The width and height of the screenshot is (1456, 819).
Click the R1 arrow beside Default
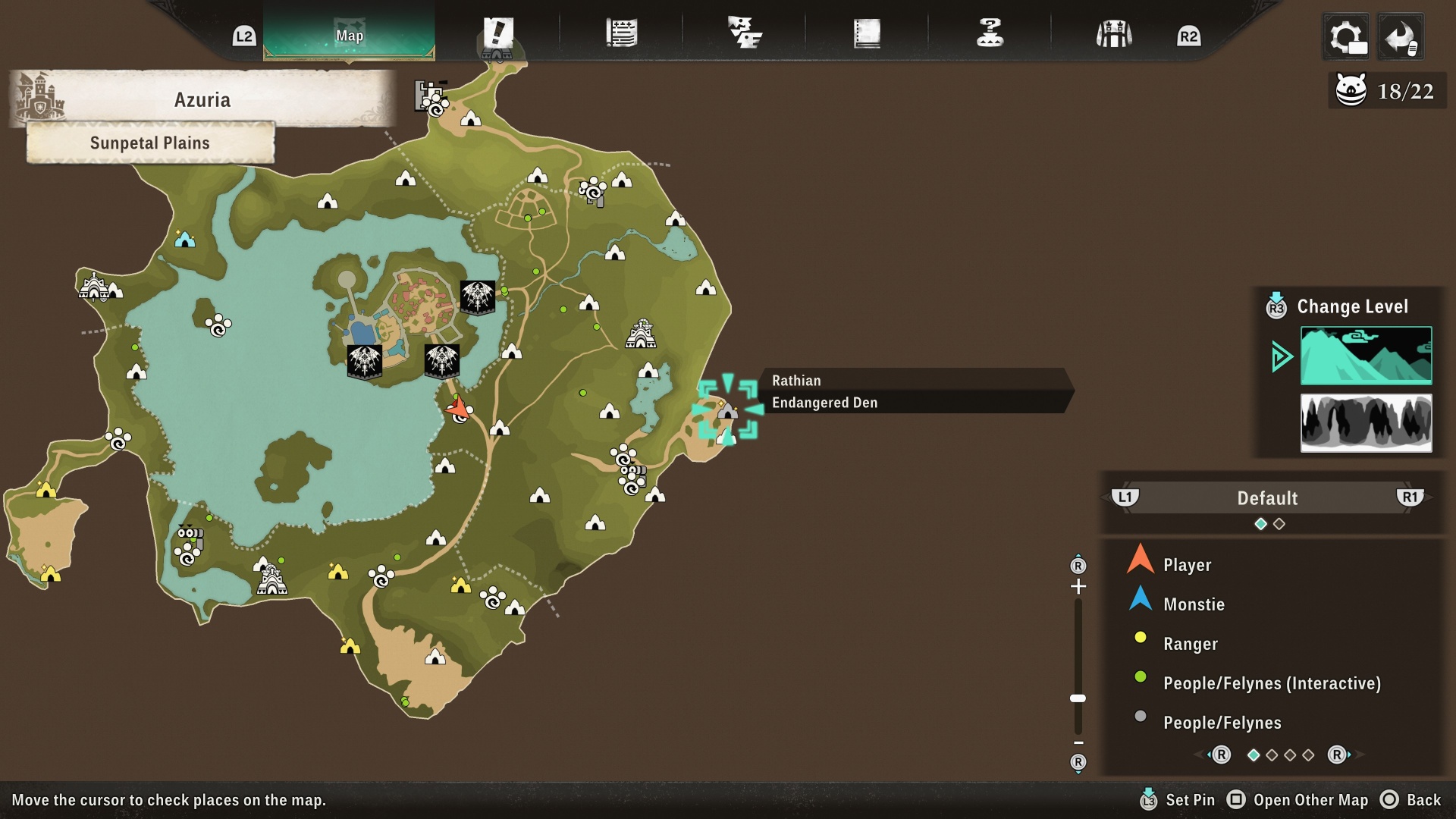coord(1409,498)
